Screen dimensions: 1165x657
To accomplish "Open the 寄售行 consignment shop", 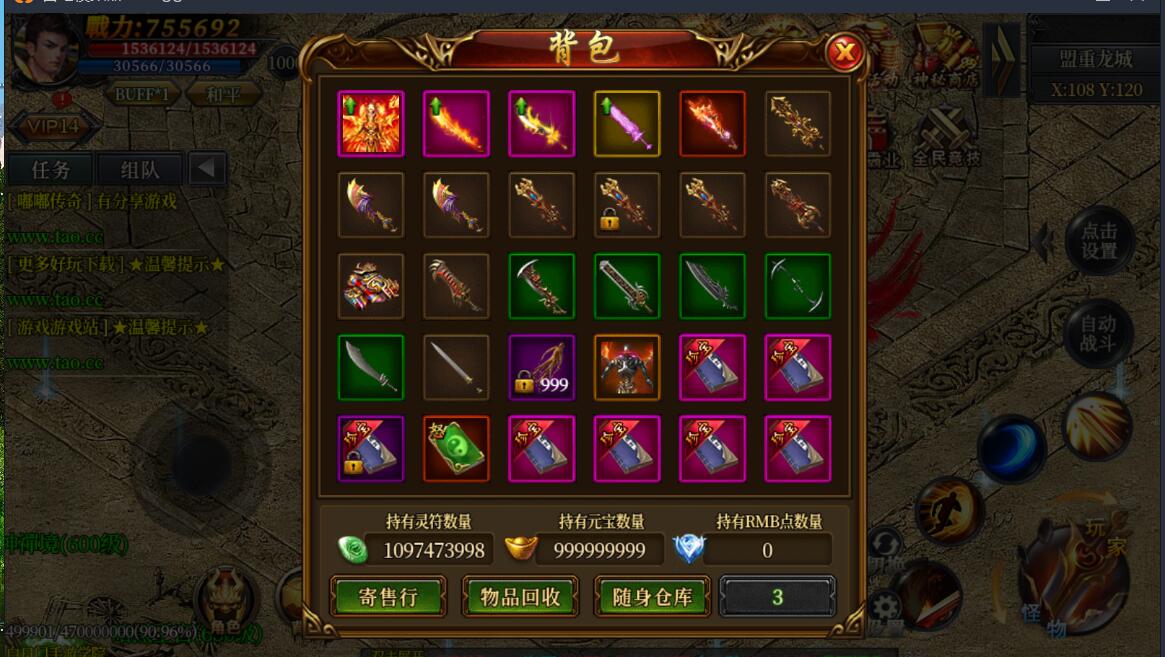I will 388,597.
